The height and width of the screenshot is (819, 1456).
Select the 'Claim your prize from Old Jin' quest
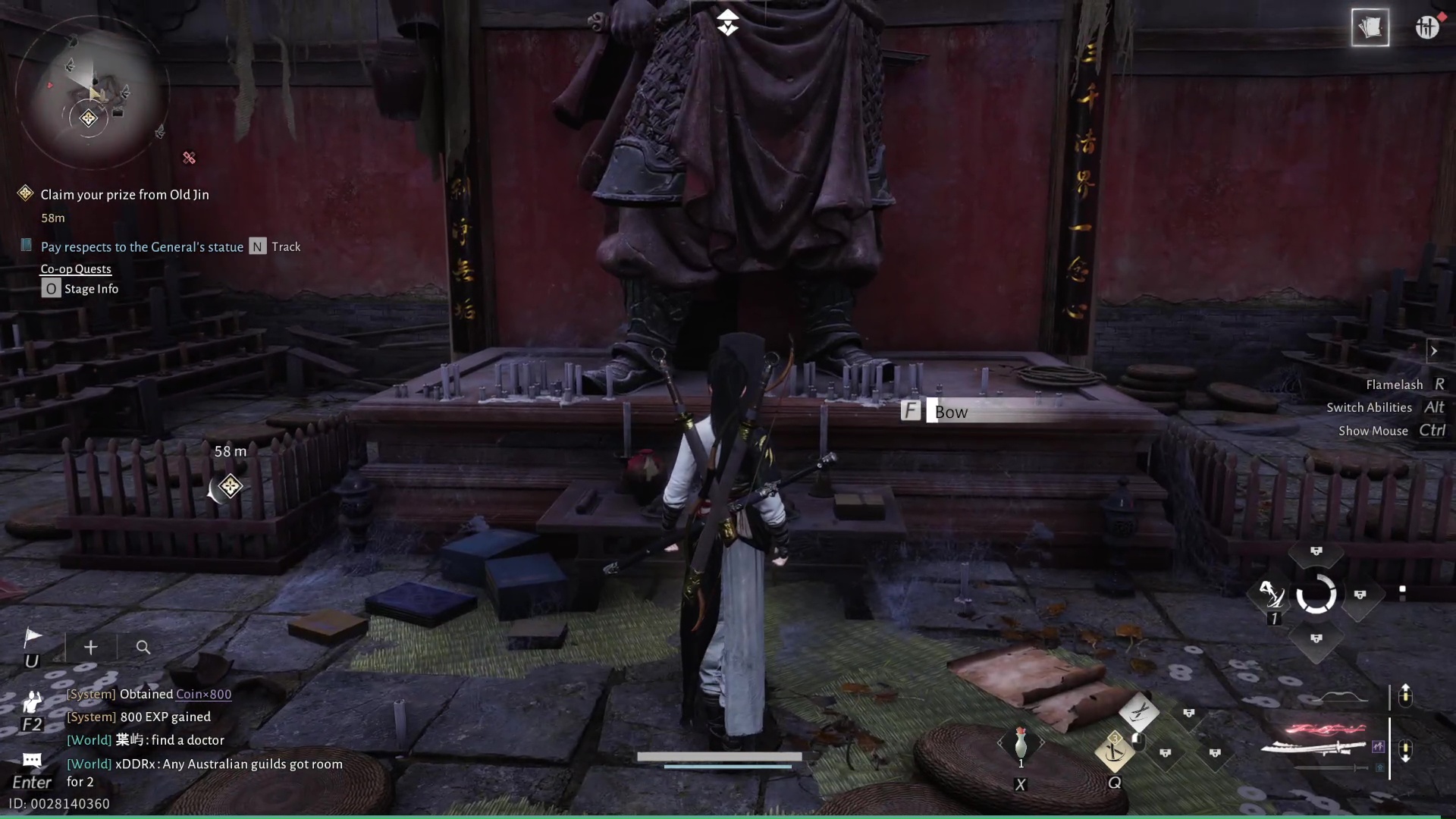click(124, 195)
